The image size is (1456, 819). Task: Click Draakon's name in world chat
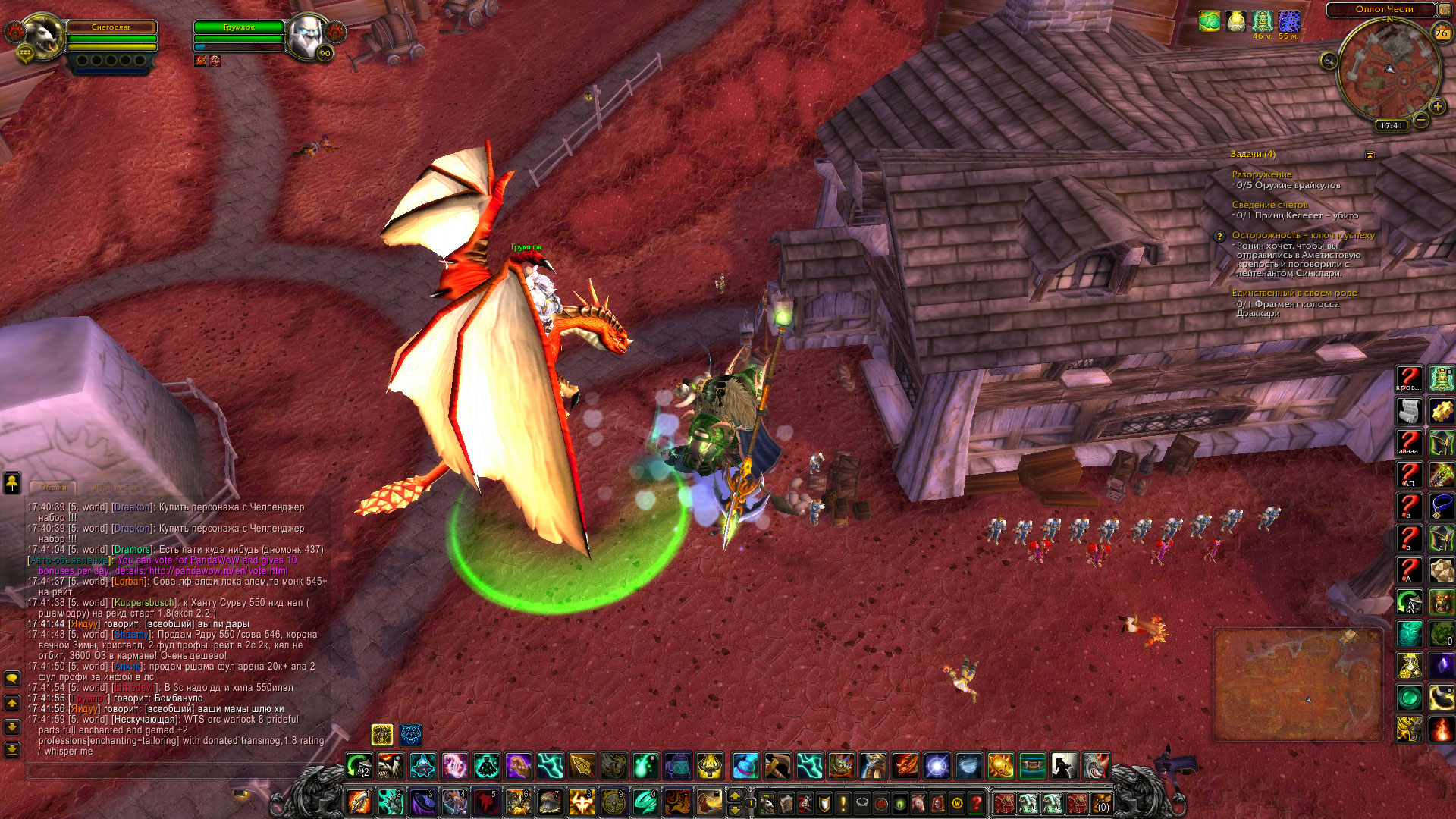click(131, 507)
